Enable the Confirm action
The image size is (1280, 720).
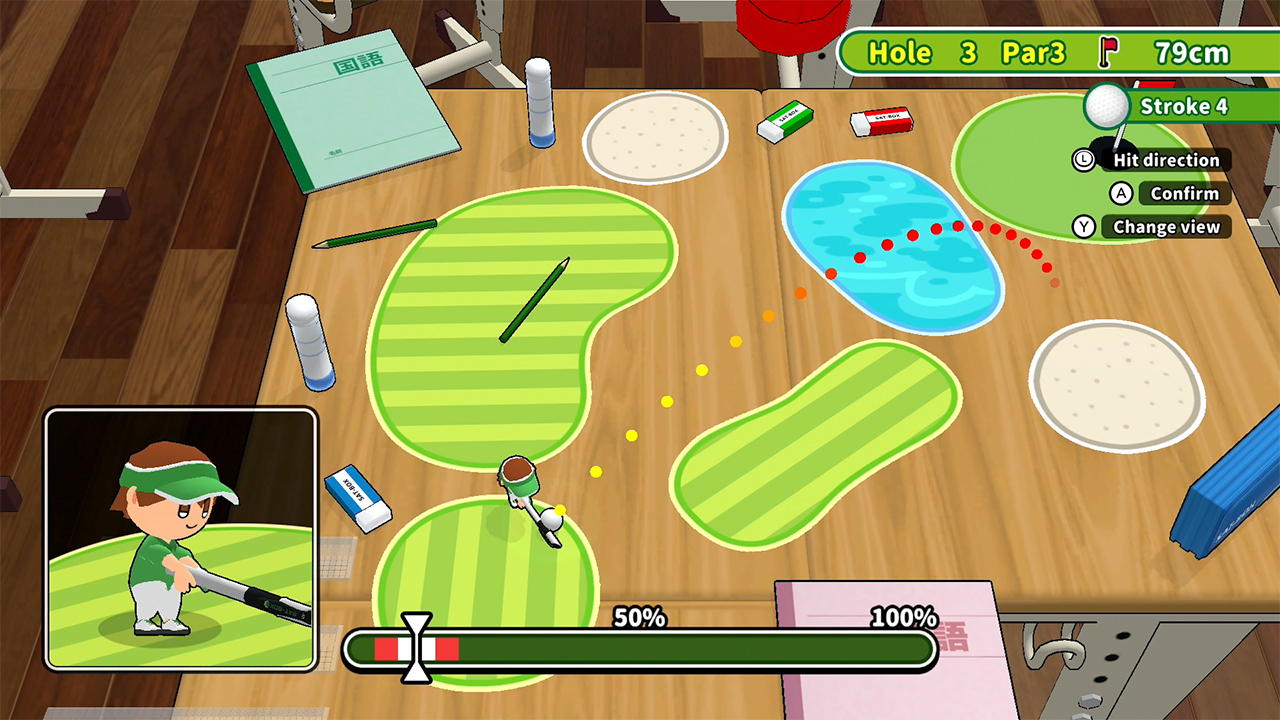coord(1184,194)
